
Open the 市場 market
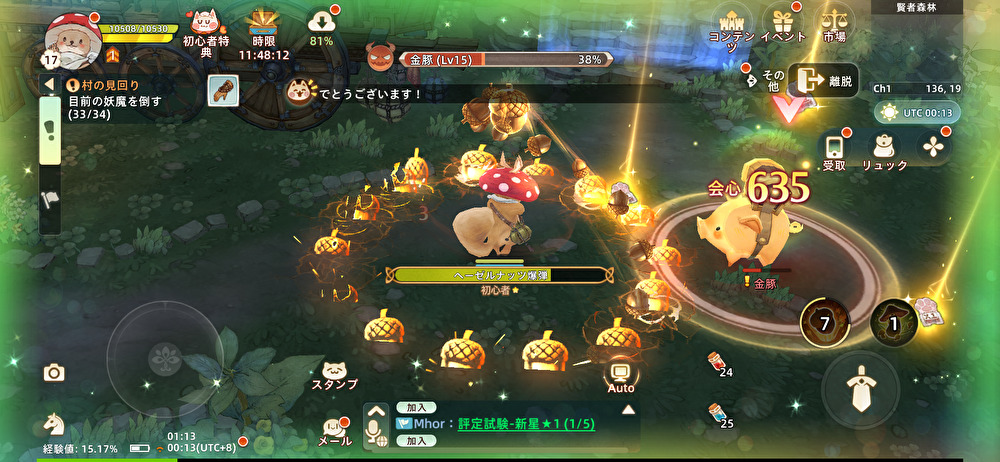(833, 24)
